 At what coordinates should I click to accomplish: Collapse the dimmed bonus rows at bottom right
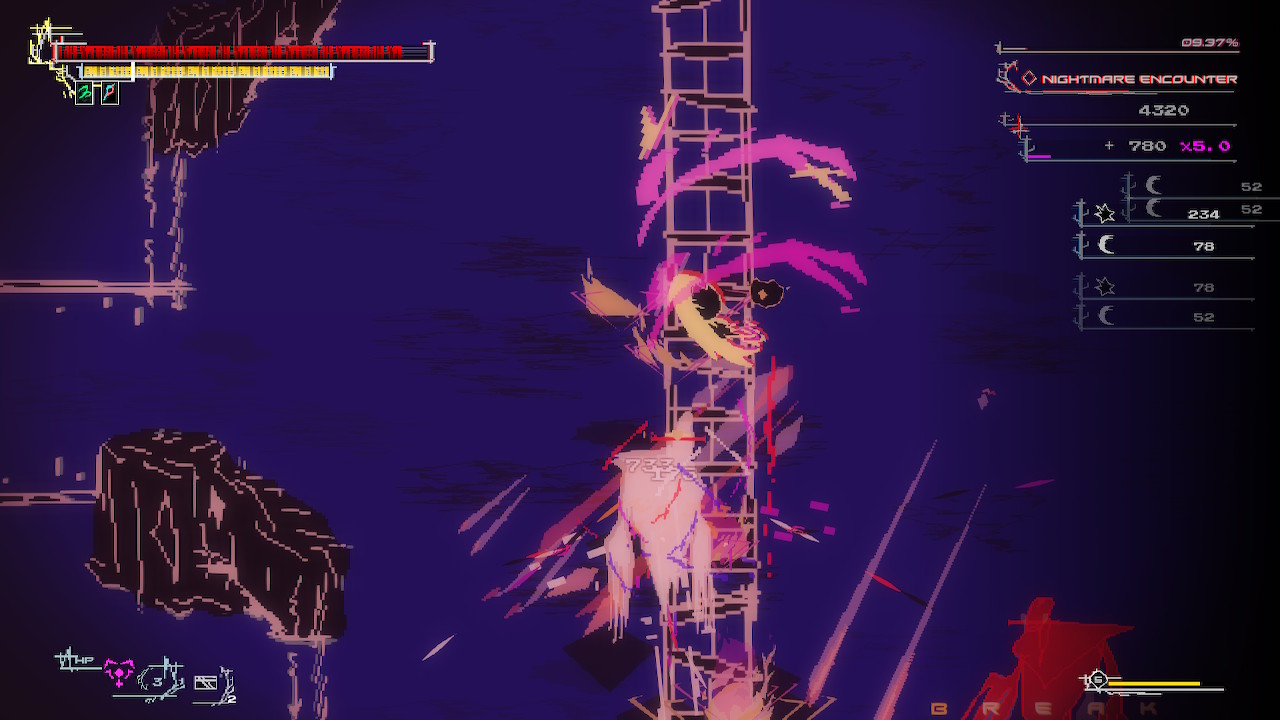point(1140,300)
